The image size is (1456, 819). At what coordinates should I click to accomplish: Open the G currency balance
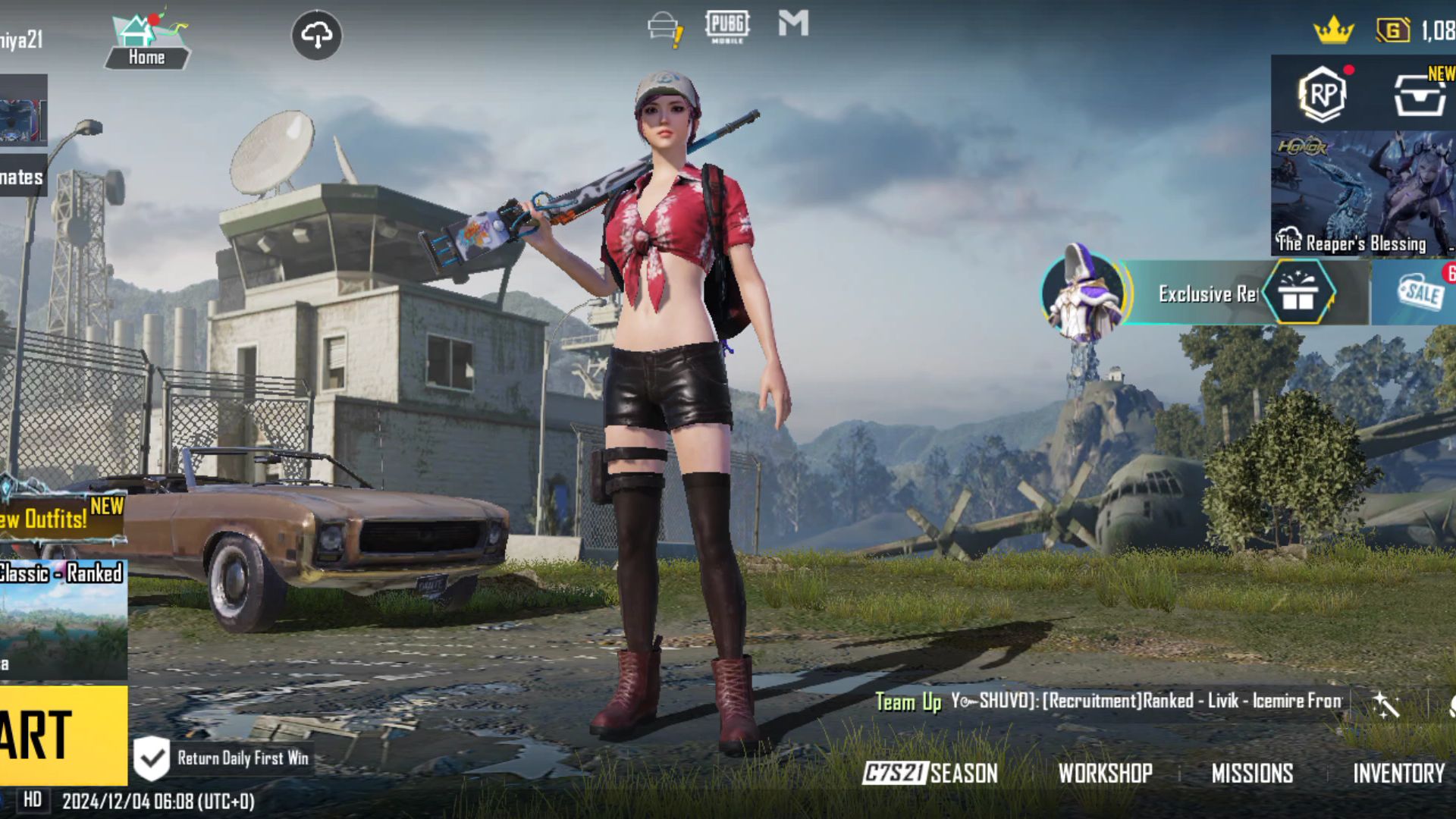[1415, 31]
